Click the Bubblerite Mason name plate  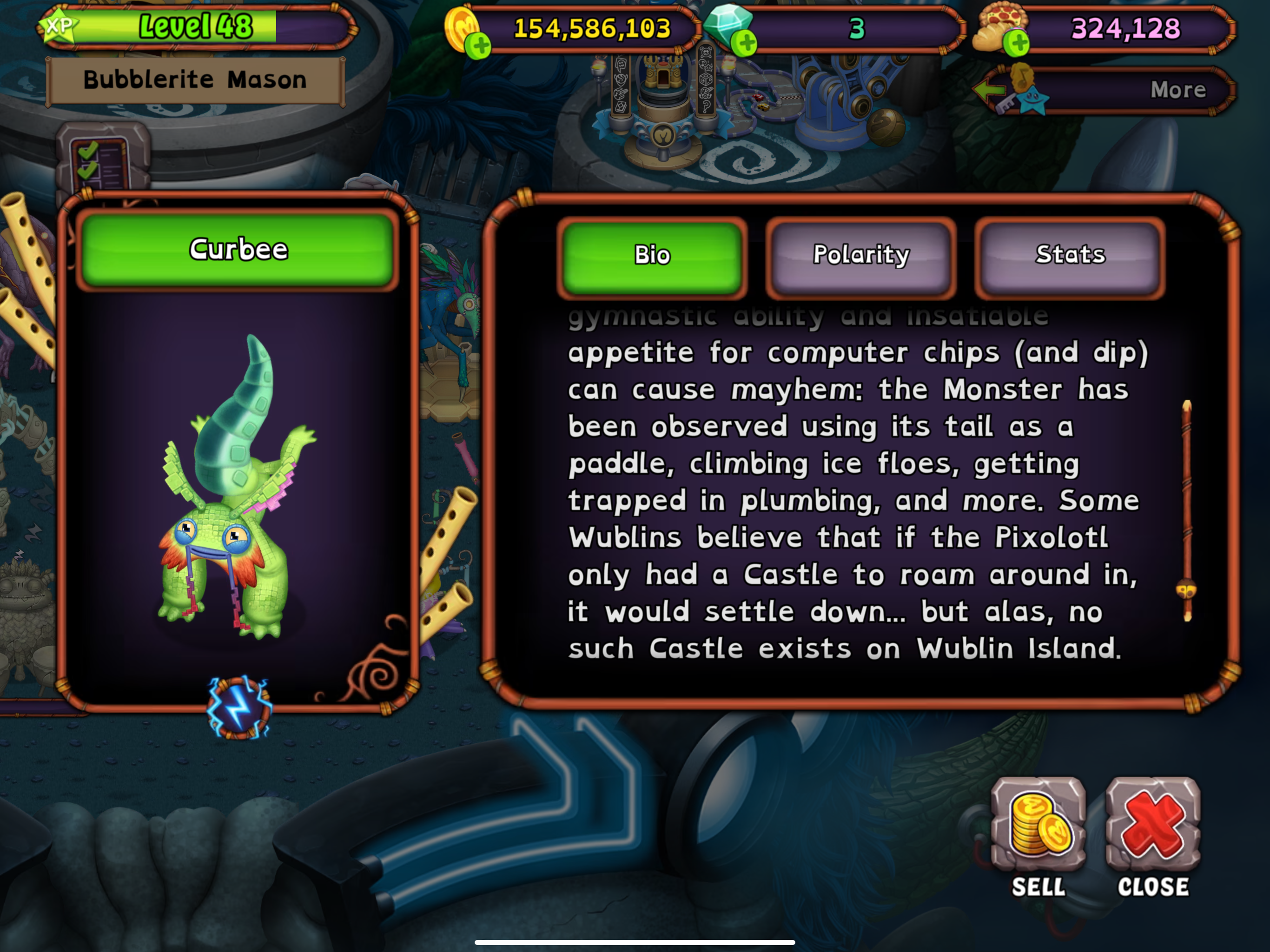coord(195,80)
